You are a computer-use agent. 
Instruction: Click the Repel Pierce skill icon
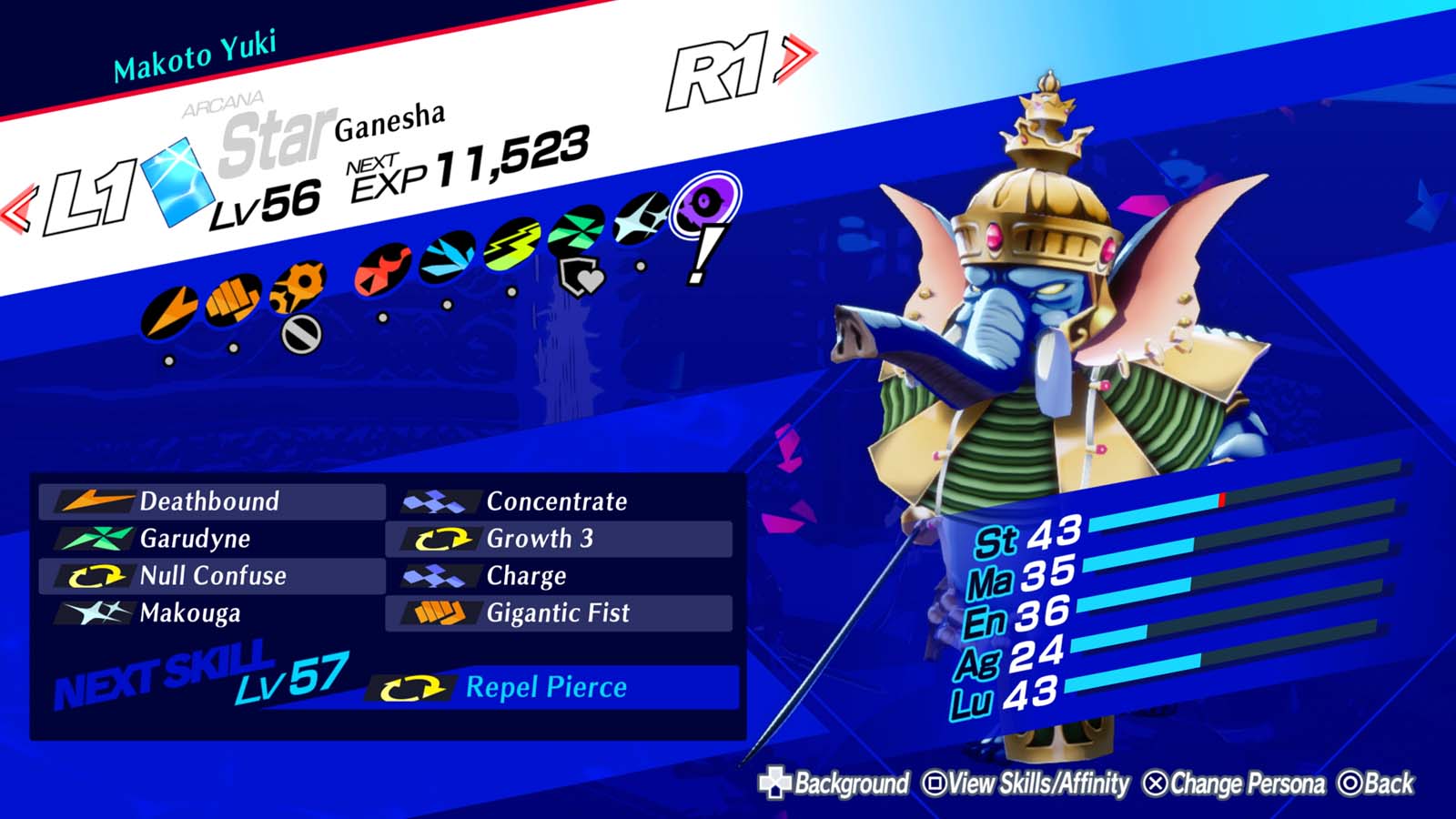(x=411, y=689)
